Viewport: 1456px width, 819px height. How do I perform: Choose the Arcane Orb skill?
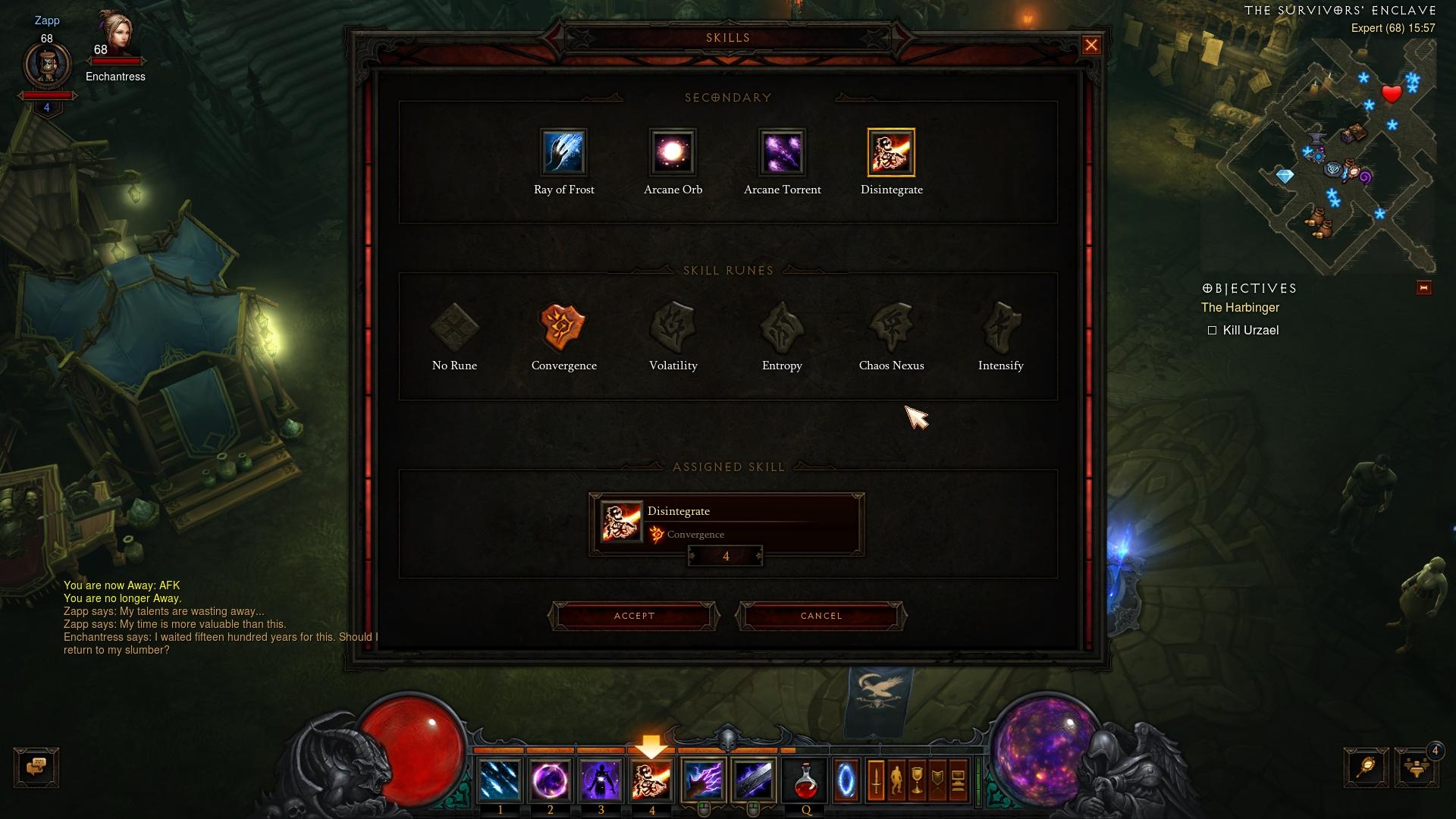point(673,152)
